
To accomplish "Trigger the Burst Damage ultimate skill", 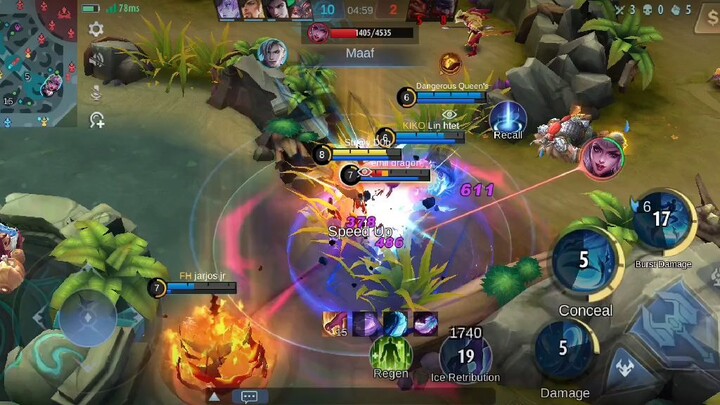I will coord(661,220).
